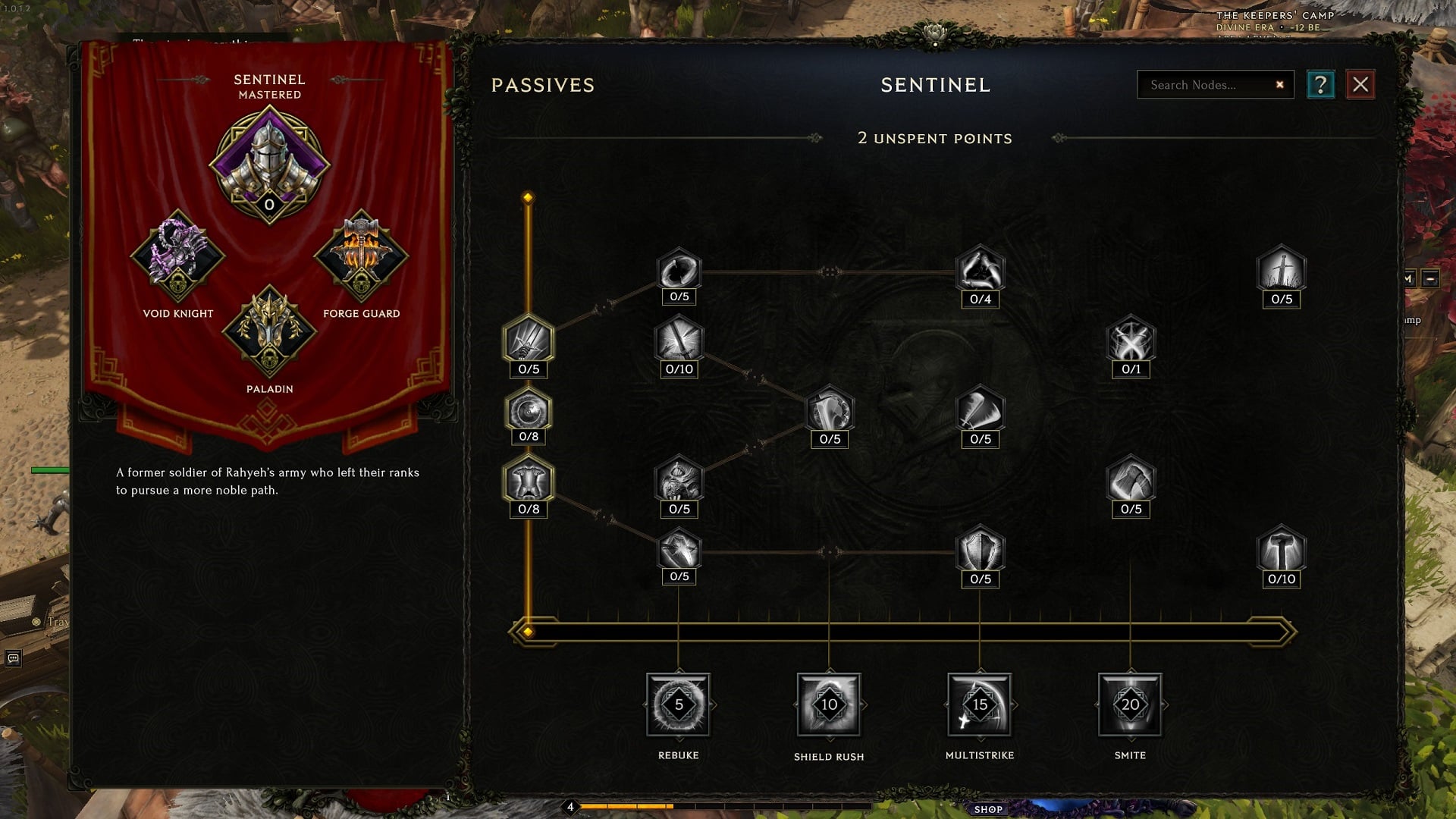Click the passive points progress bar

coord(902,629)
